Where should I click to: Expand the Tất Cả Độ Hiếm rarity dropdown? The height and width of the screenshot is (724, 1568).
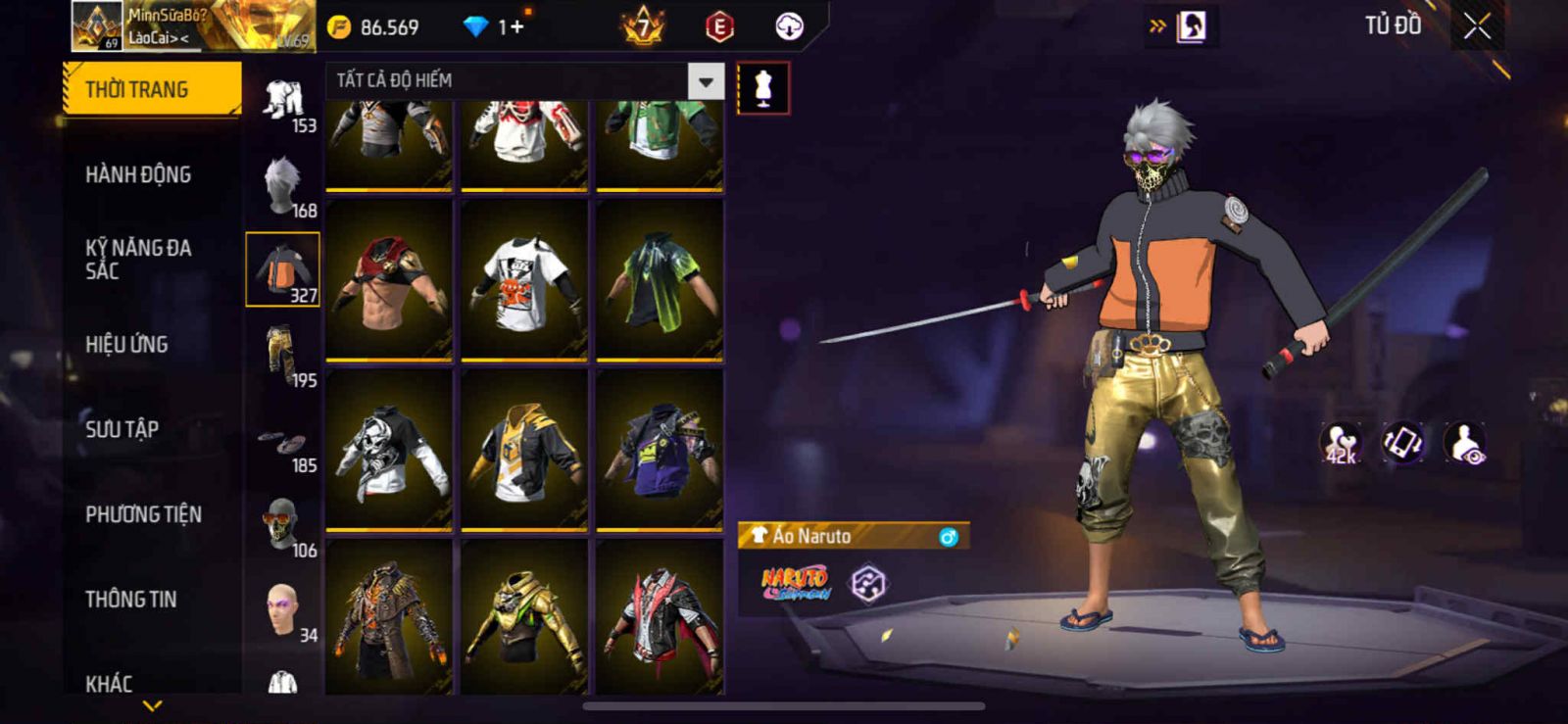tap(706, 81)
